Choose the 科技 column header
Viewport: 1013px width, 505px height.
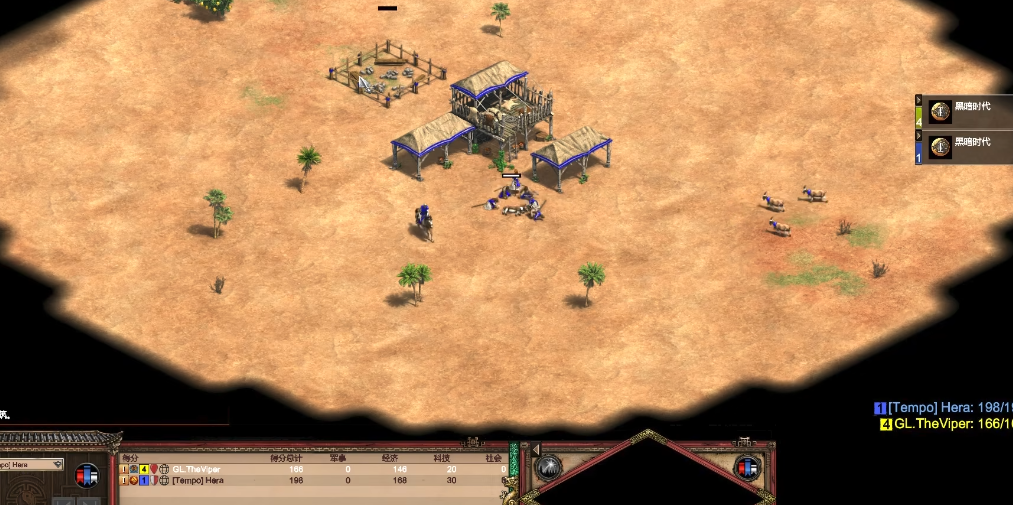click(442, 458)
